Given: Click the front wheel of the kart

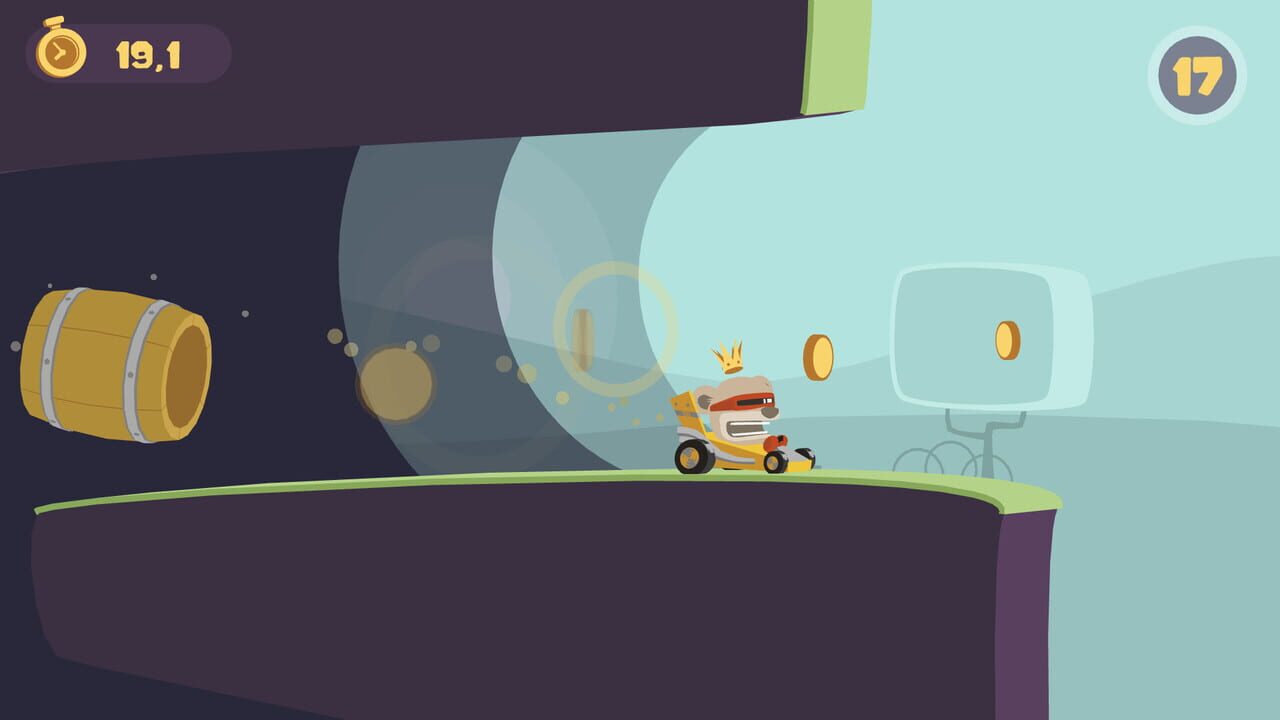Looking at the screenshot, I should (774, 463).
